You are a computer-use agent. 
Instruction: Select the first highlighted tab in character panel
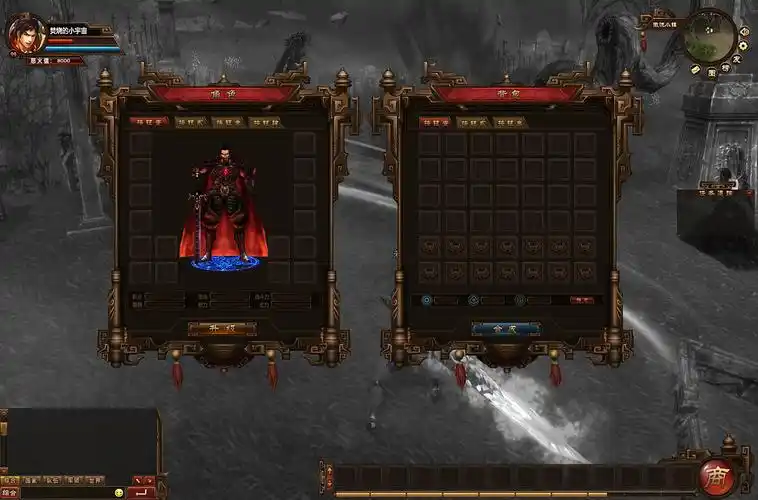click(148, 122)
